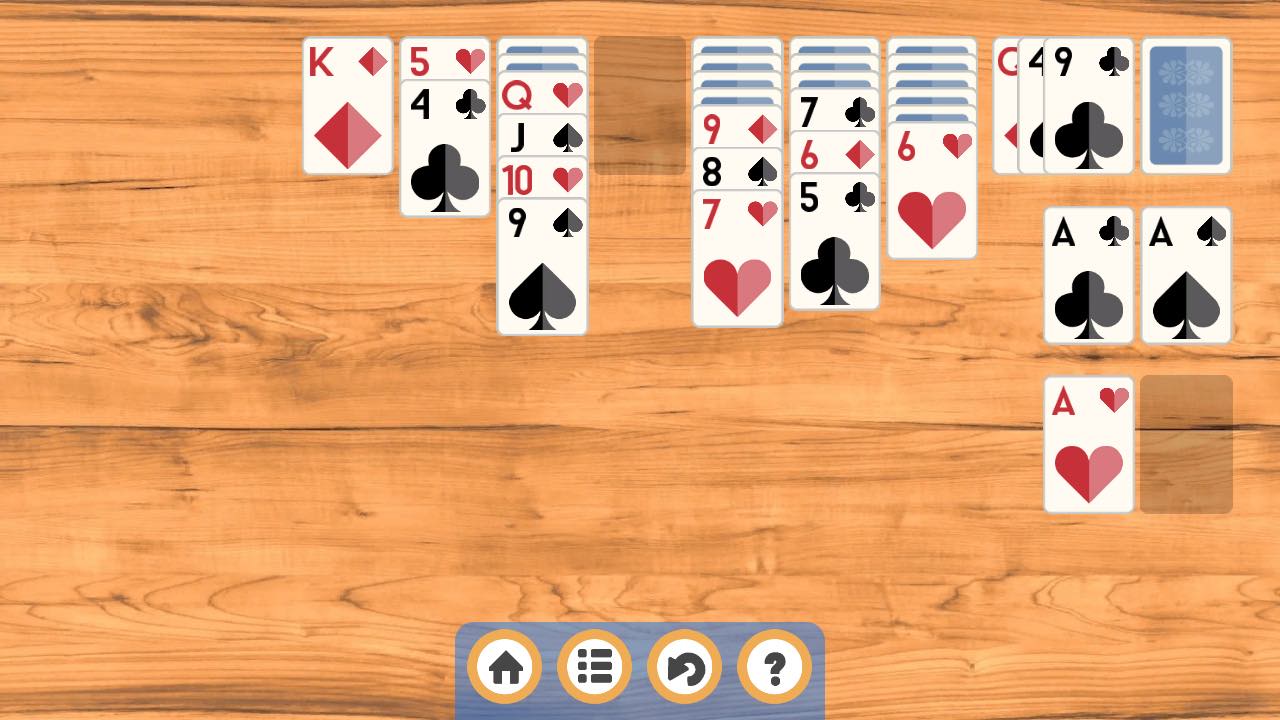Click the Home icon

pos(504,666)
